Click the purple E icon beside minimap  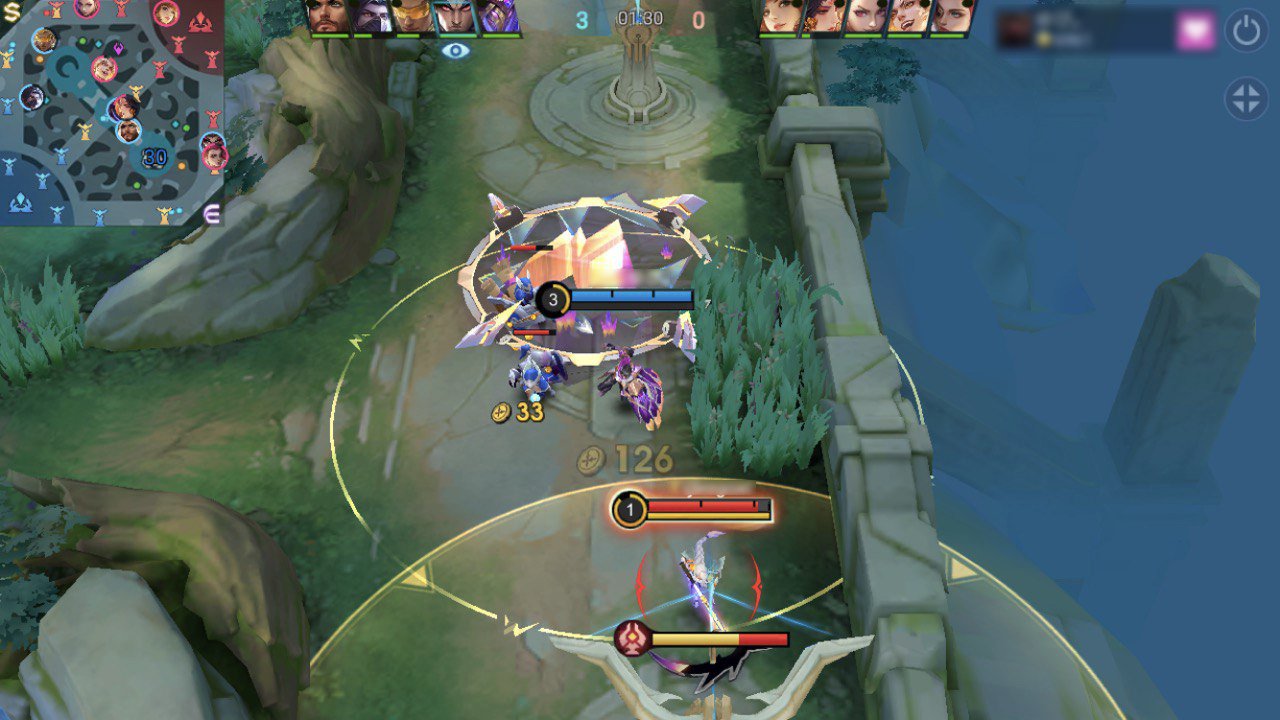point(212,212)
